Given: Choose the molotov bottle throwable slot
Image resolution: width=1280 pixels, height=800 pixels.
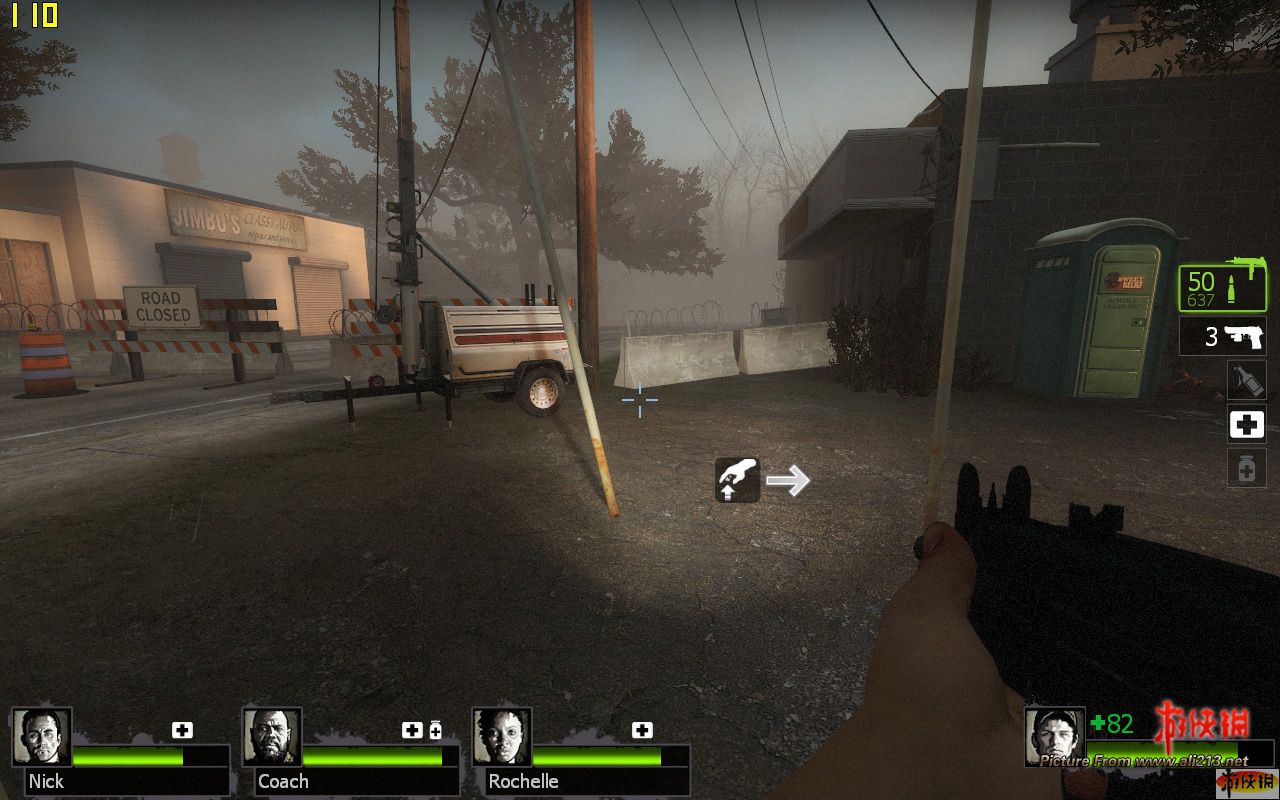Looking at the screenshot, I should click(1246, 381).
